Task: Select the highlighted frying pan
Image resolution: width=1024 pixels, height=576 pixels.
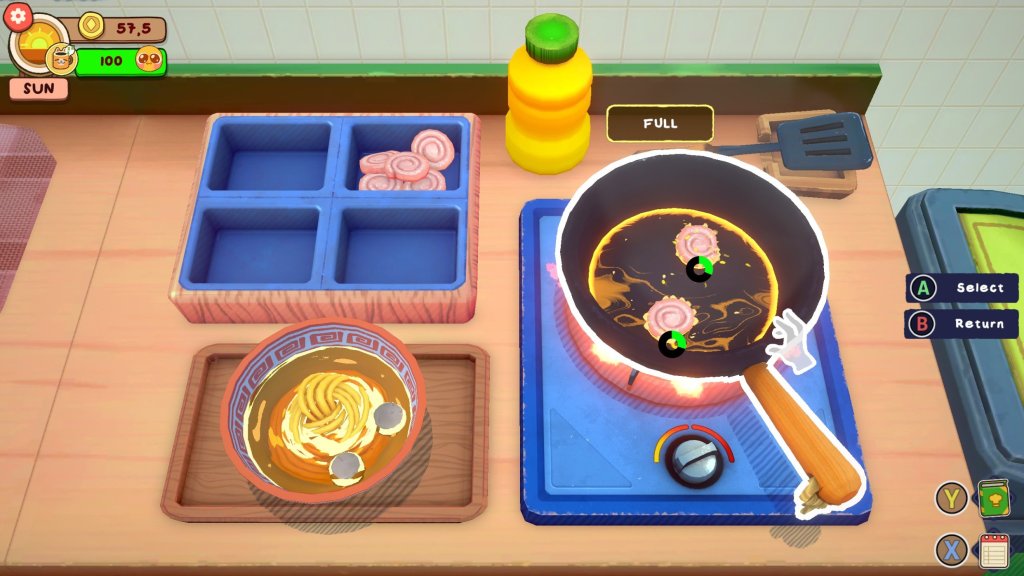Action: 690,270
